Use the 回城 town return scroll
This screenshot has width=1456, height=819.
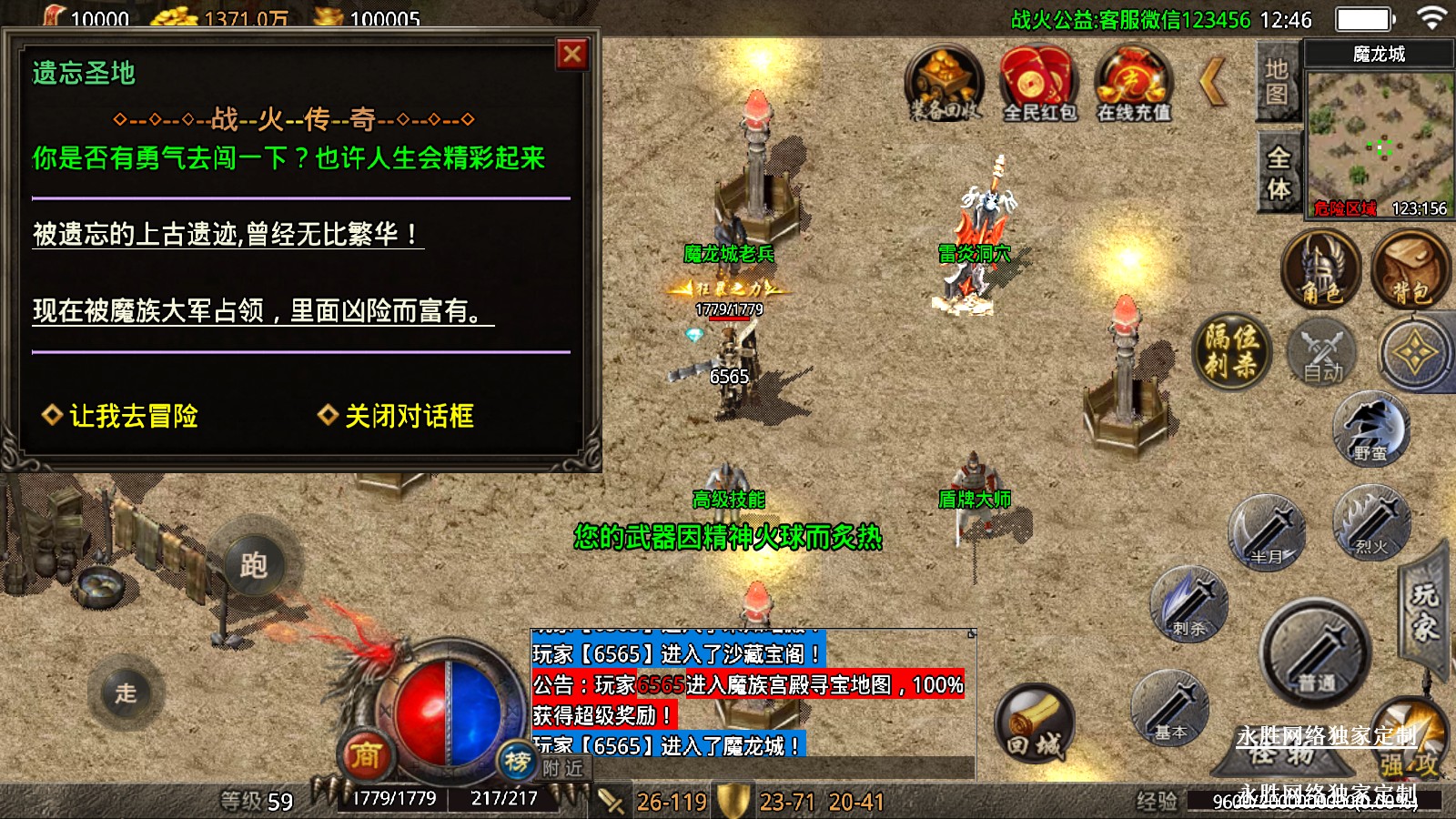1034,724
